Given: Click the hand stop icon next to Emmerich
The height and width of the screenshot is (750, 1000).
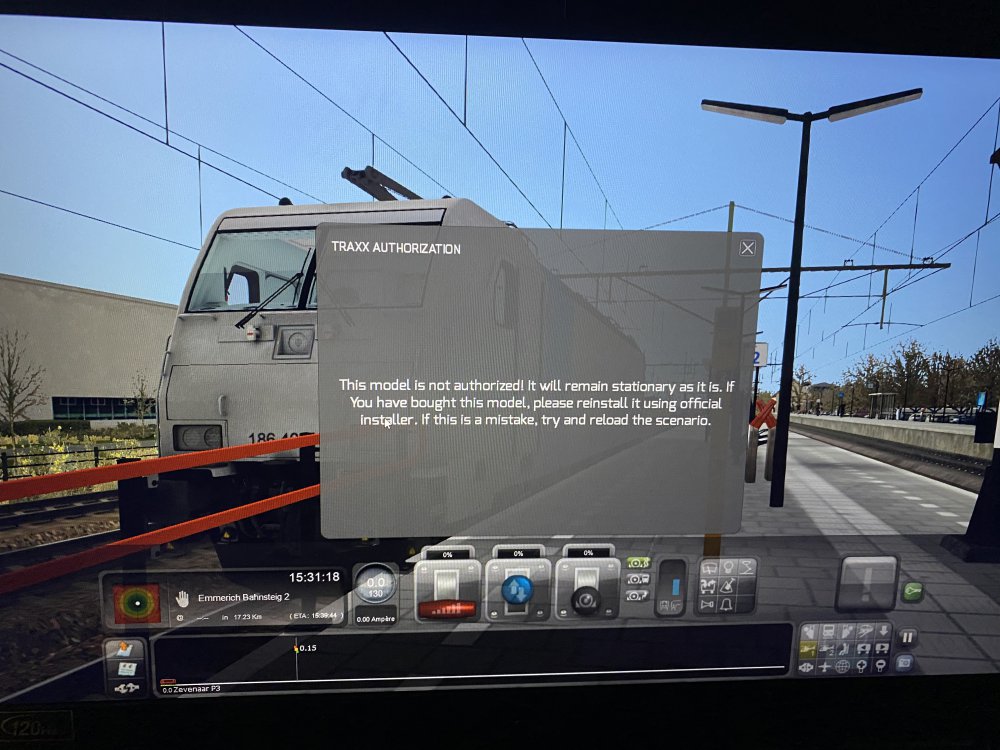Looking at the screenshot, I should (182, 598).
